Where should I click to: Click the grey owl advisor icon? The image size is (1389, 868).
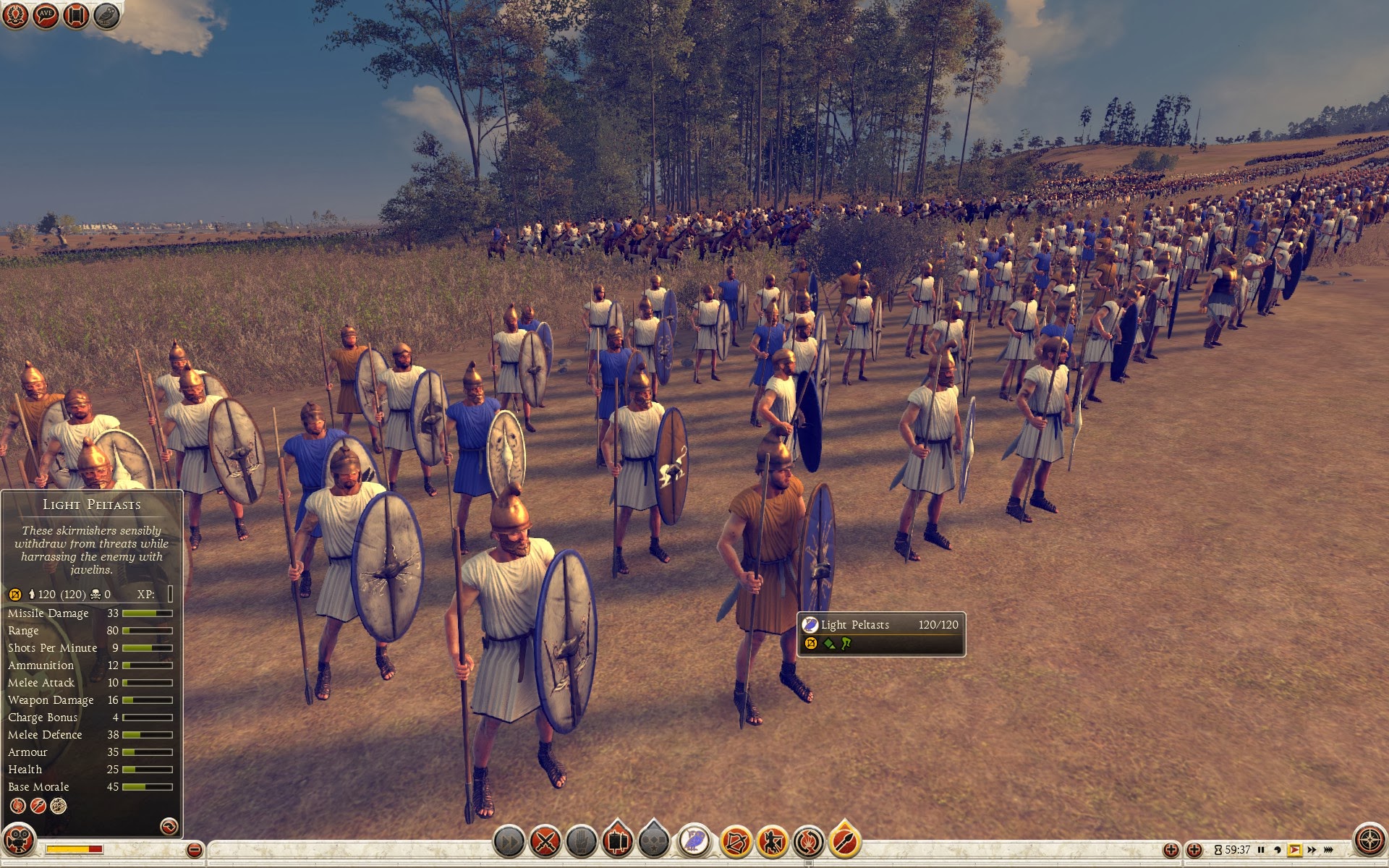pyautogui.click(x=106, y=16)
